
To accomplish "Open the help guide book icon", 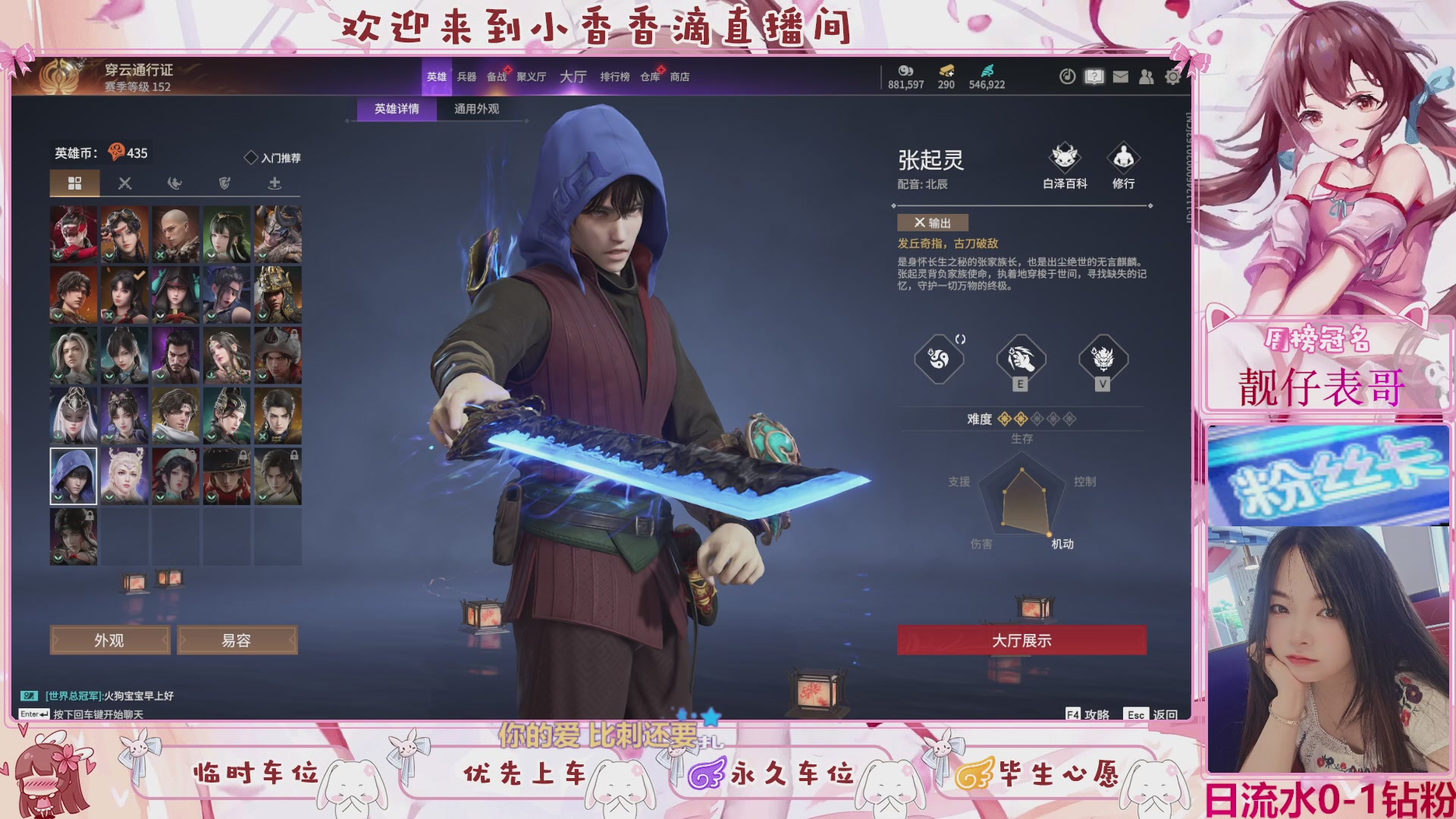I will coord(1094,77).
